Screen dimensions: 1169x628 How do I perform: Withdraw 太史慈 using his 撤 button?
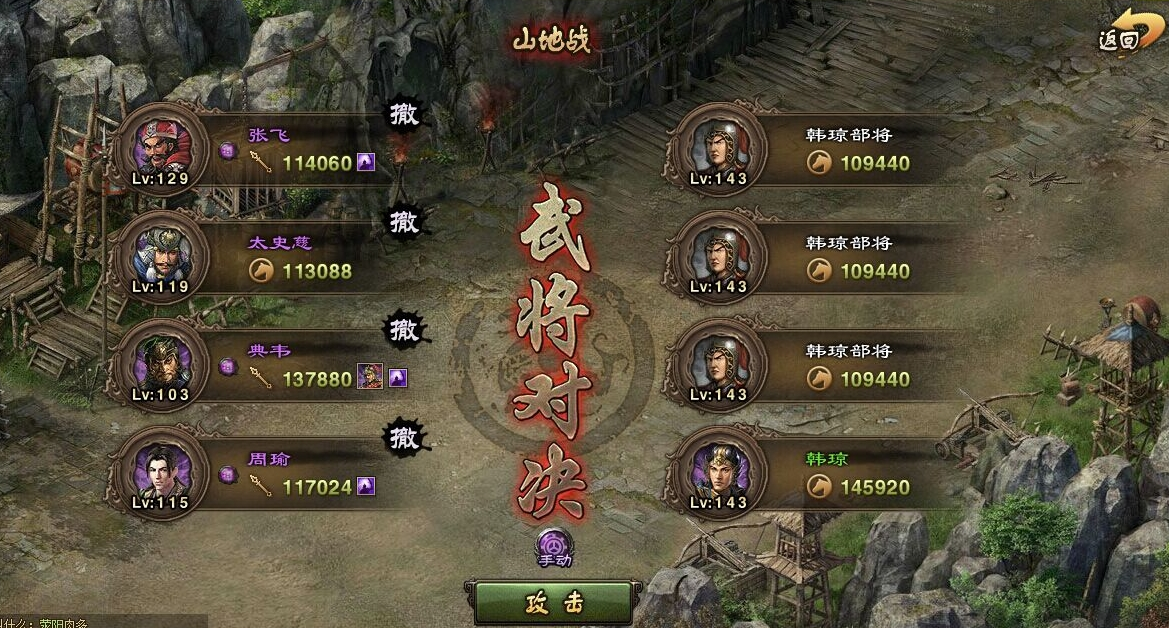(404, 221)
